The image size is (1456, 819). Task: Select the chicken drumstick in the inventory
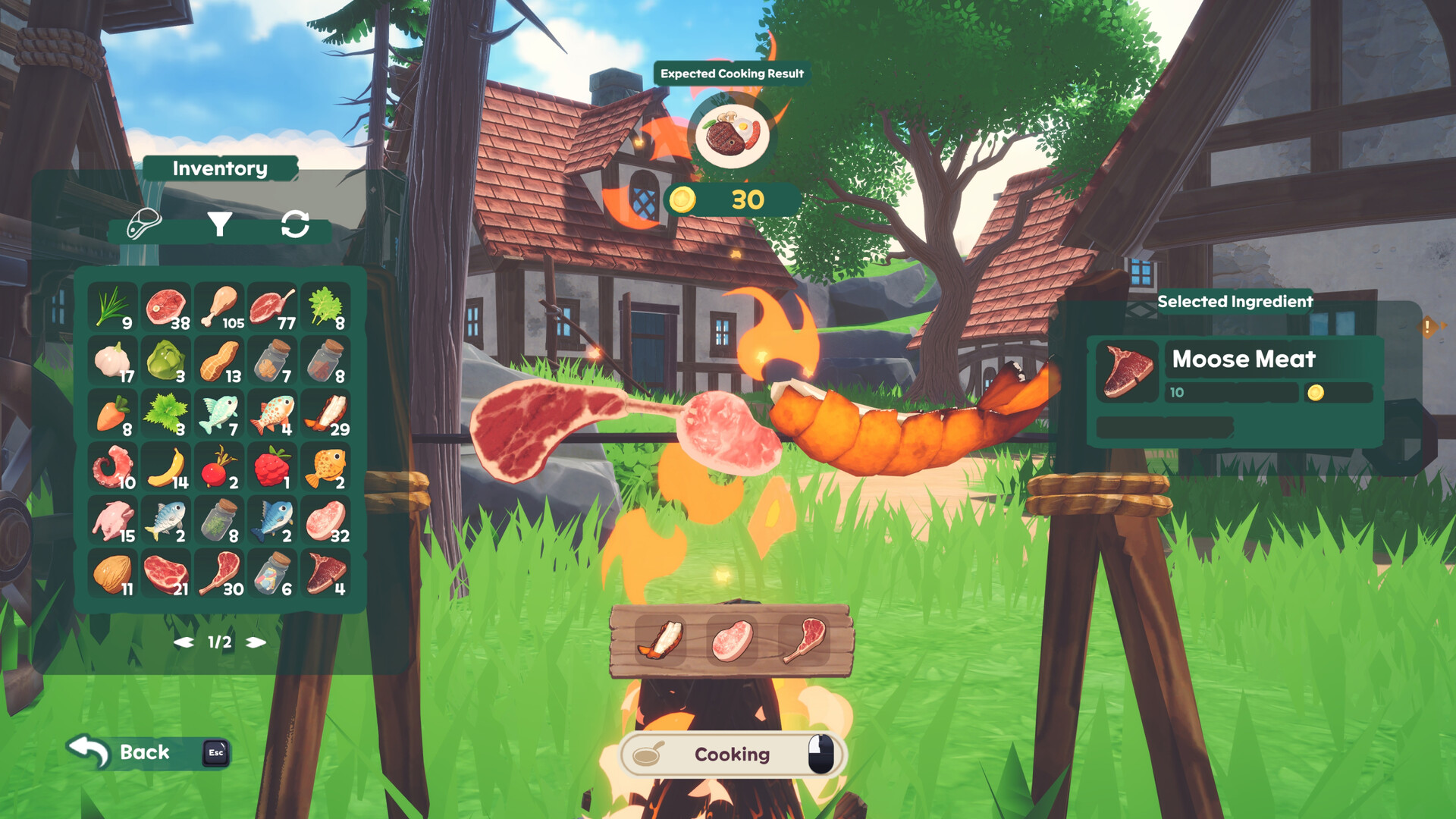(220, 303)
